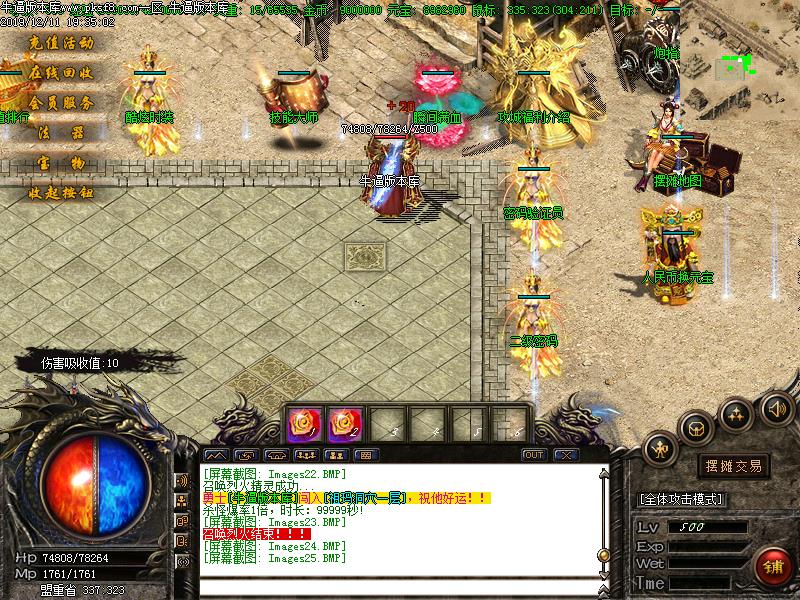This screenshot has height=600, width=800.
Task: Click the red 铺 shop button
Action: (771, 566)
